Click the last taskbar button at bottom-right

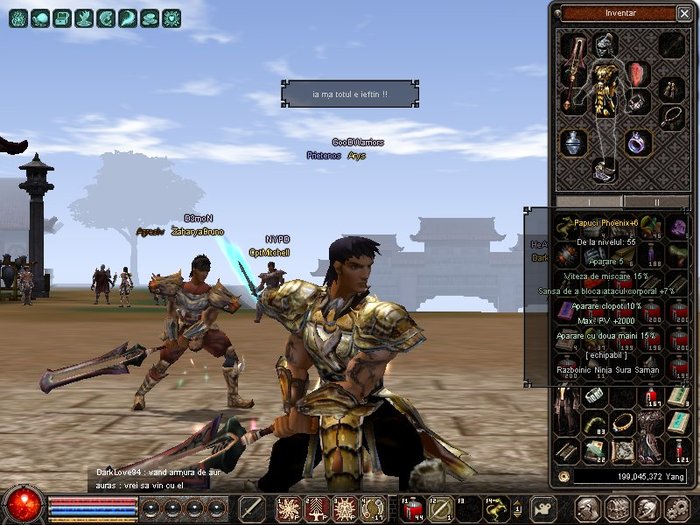coord(678,507)
